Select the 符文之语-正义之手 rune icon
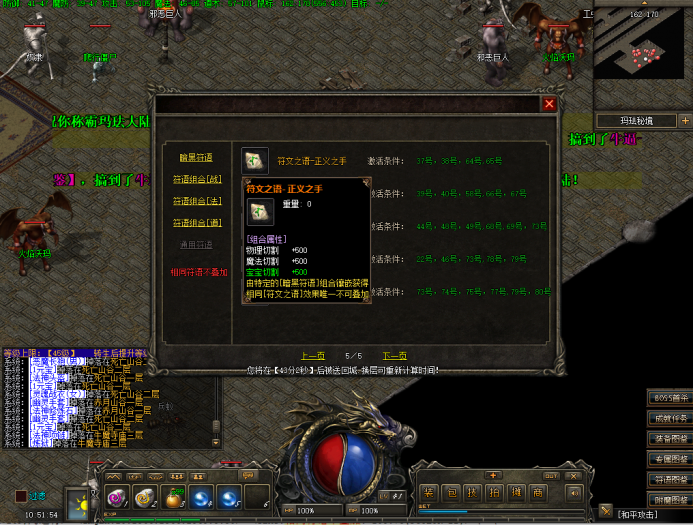This screenshot has height=525, width=693. pyautogui.click(x=255, y=160)
